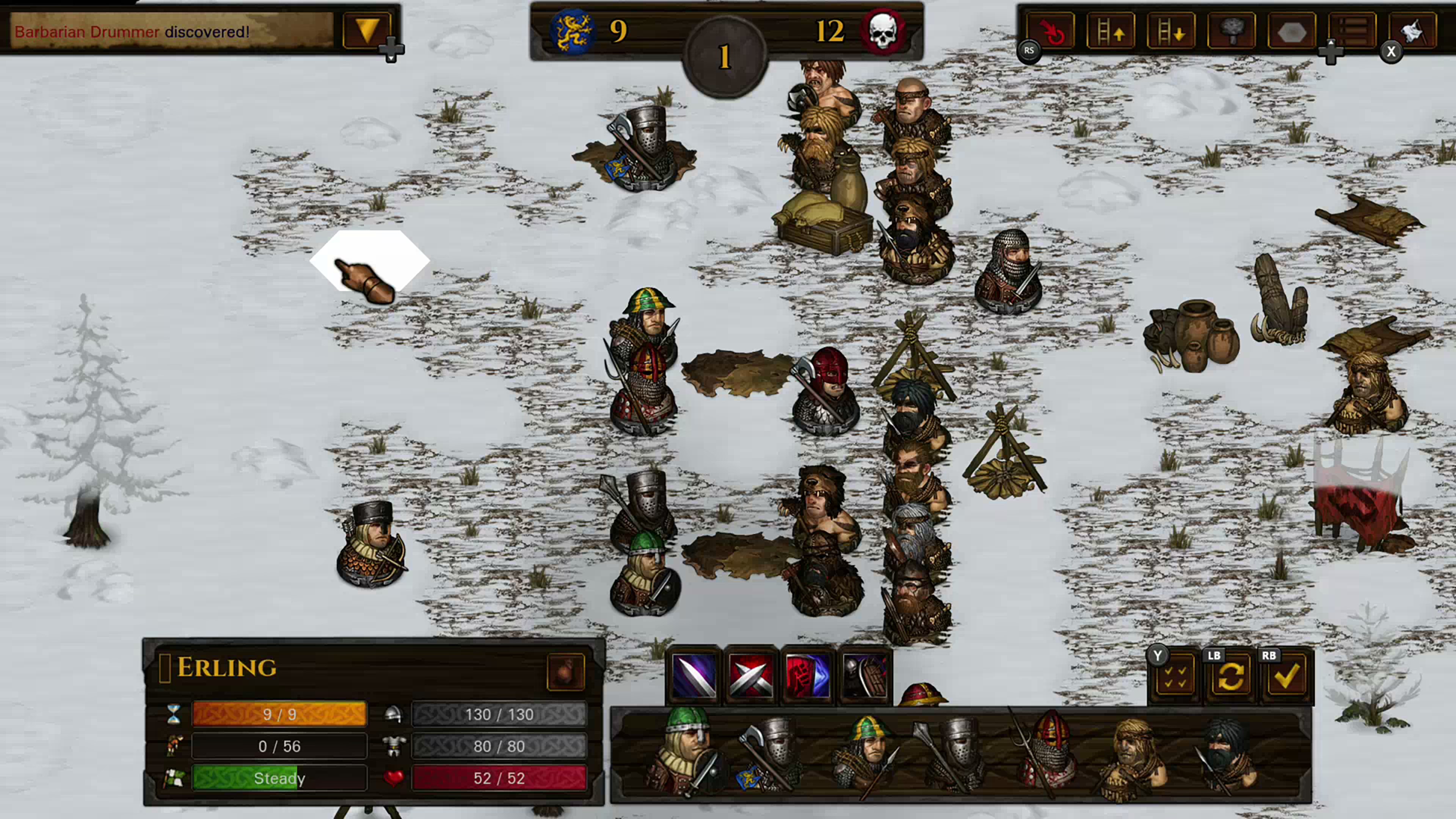Select the crossed-swords attack skill
1456x819 pixels.
(751, 676)
